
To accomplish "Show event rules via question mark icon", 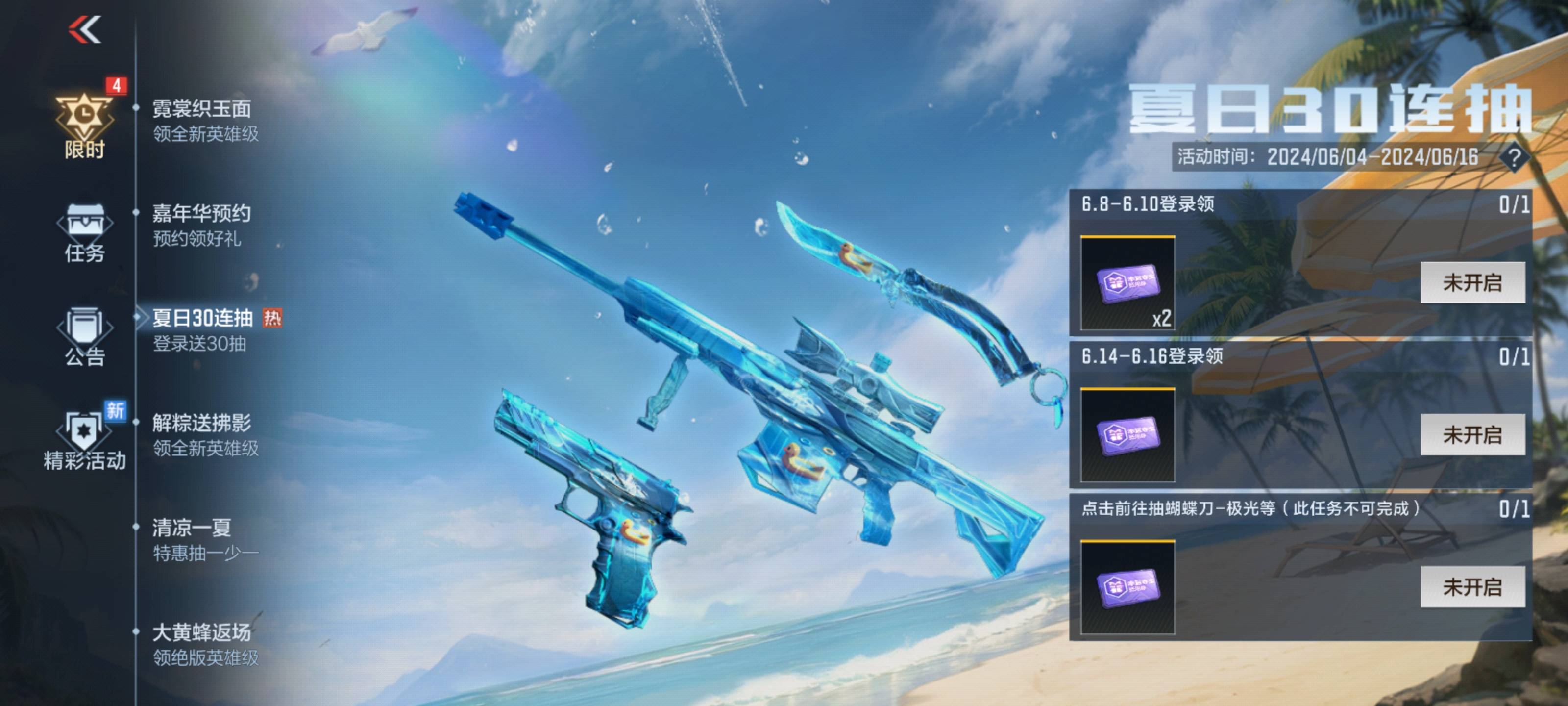I will coord(1515,158).
